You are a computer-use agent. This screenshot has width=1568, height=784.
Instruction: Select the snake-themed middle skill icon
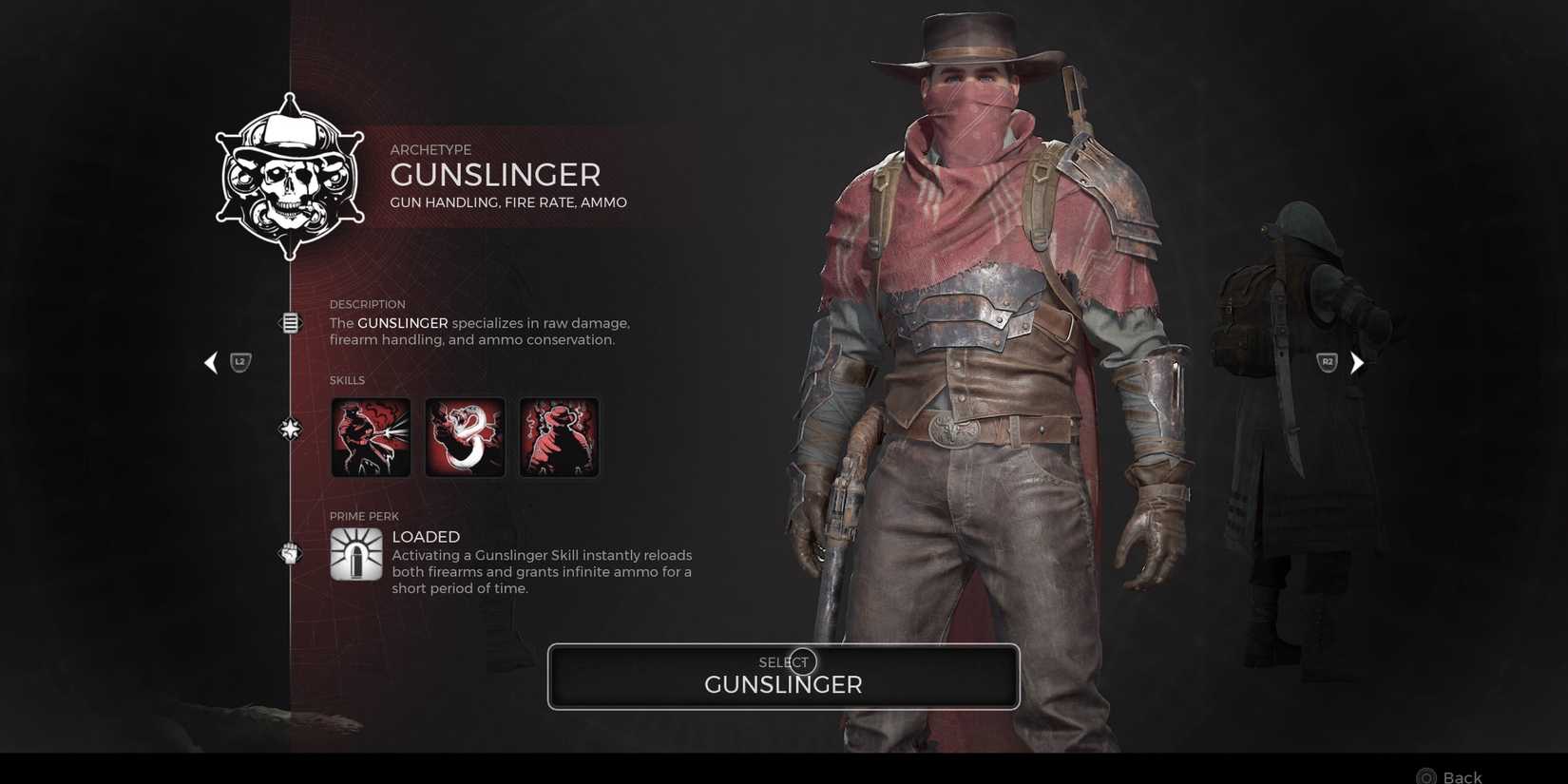coord(465,436)
